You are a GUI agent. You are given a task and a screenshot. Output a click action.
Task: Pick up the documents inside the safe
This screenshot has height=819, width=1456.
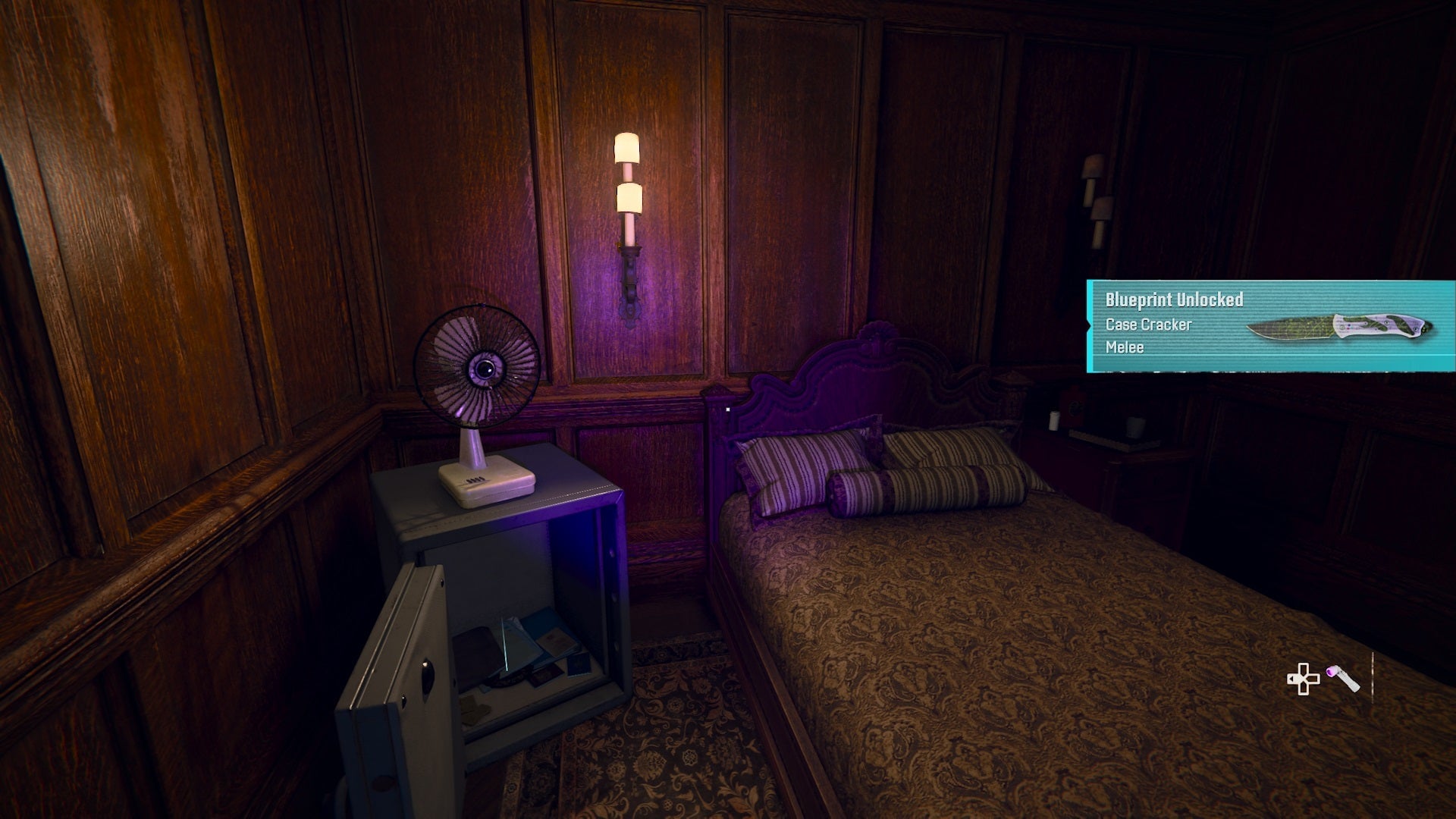point(538,648)
